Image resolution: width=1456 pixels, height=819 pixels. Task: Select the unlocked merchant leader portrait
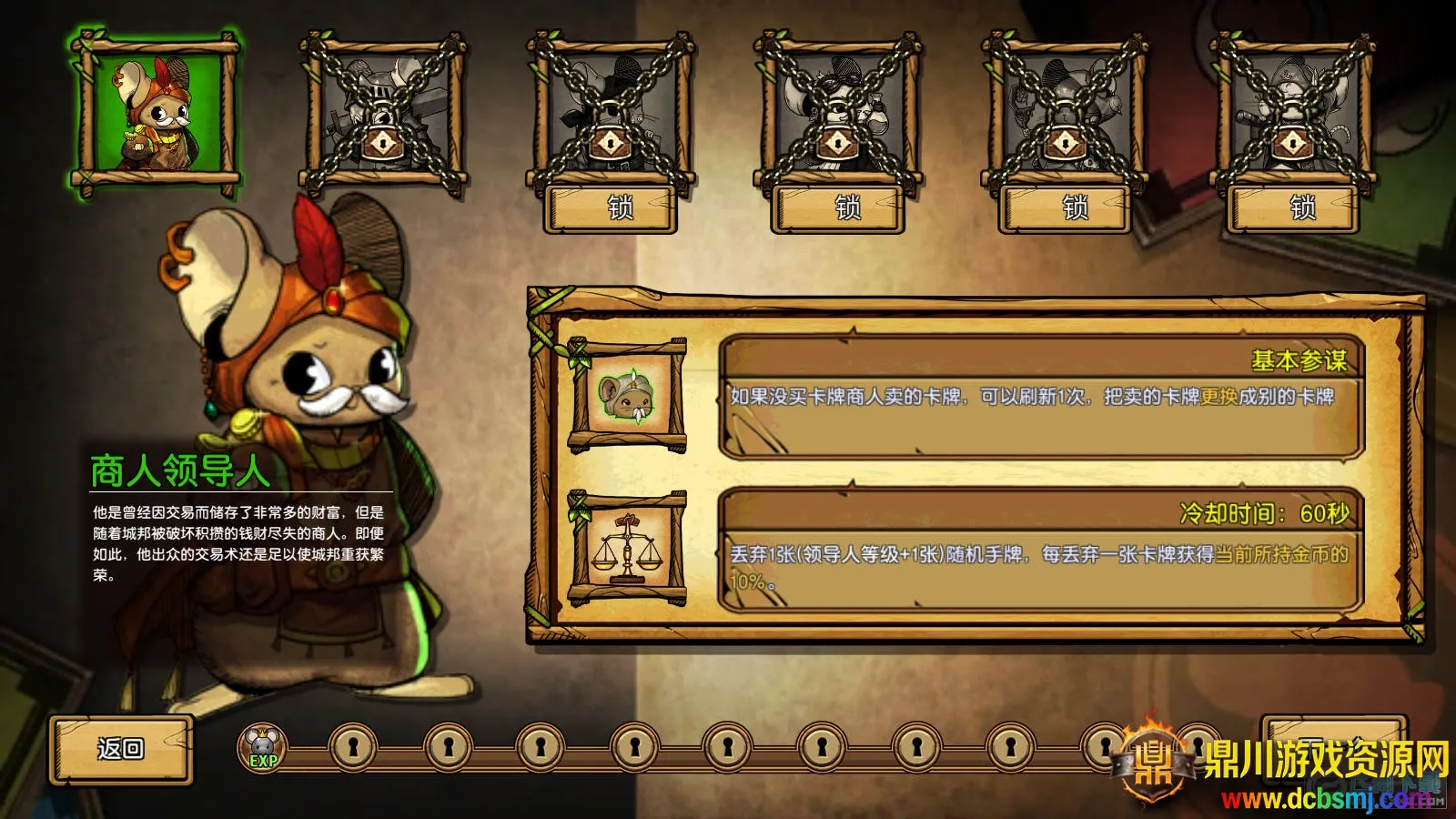(x=156, y=113)
